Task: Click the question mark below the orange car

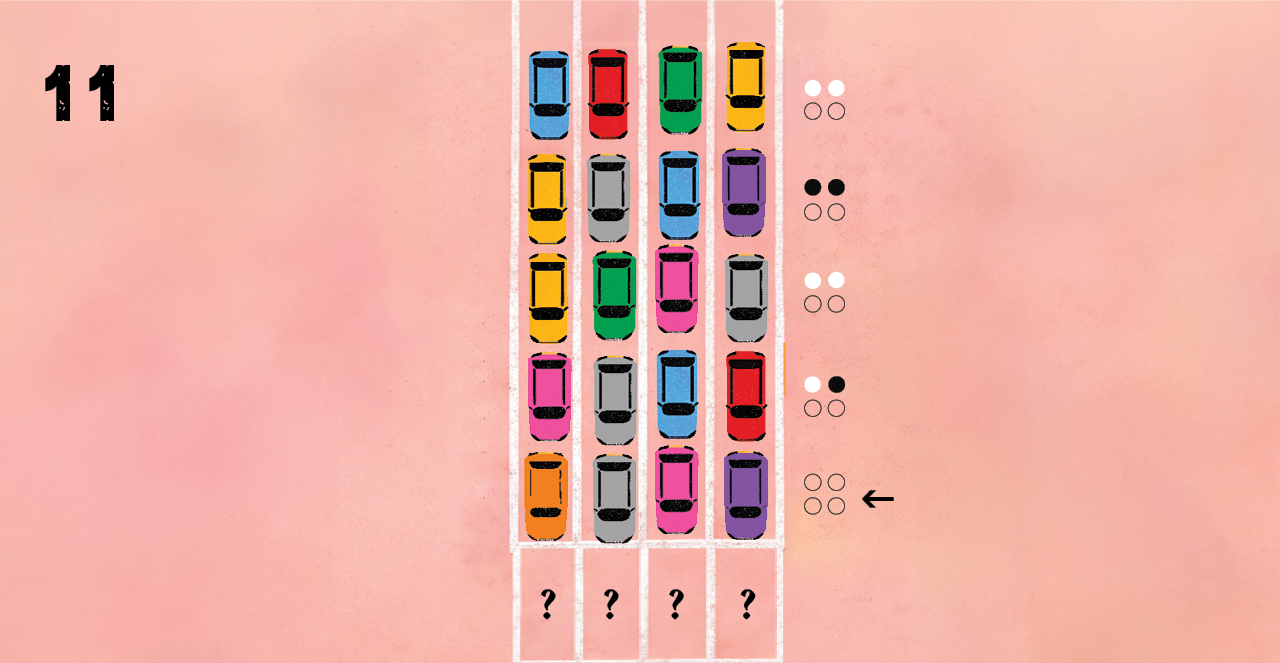Action: pyautogui.click(x=547, y=604)
